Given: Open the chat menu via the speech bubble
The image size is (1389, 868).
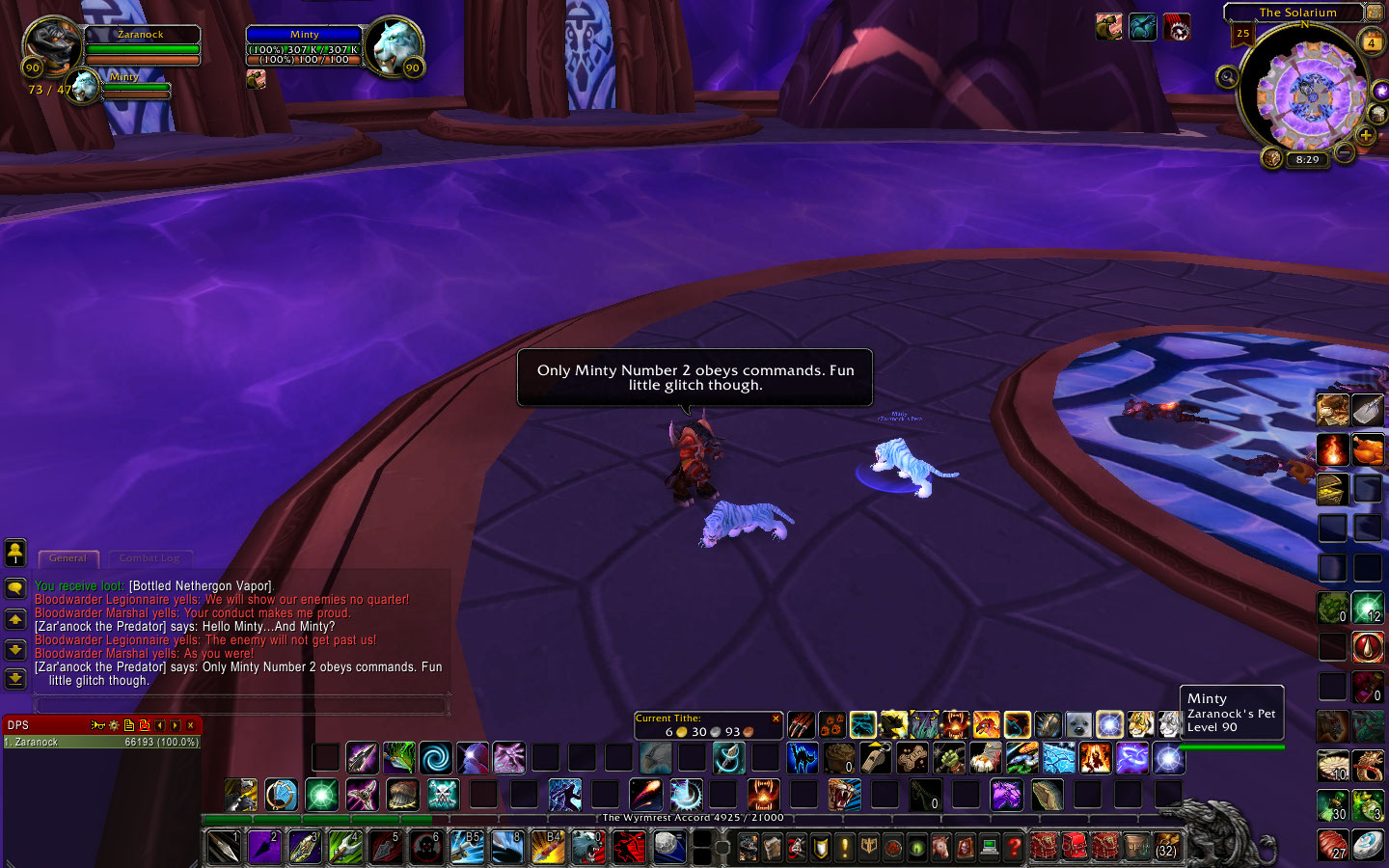Looking at the screenshot, I should (14, 585).
